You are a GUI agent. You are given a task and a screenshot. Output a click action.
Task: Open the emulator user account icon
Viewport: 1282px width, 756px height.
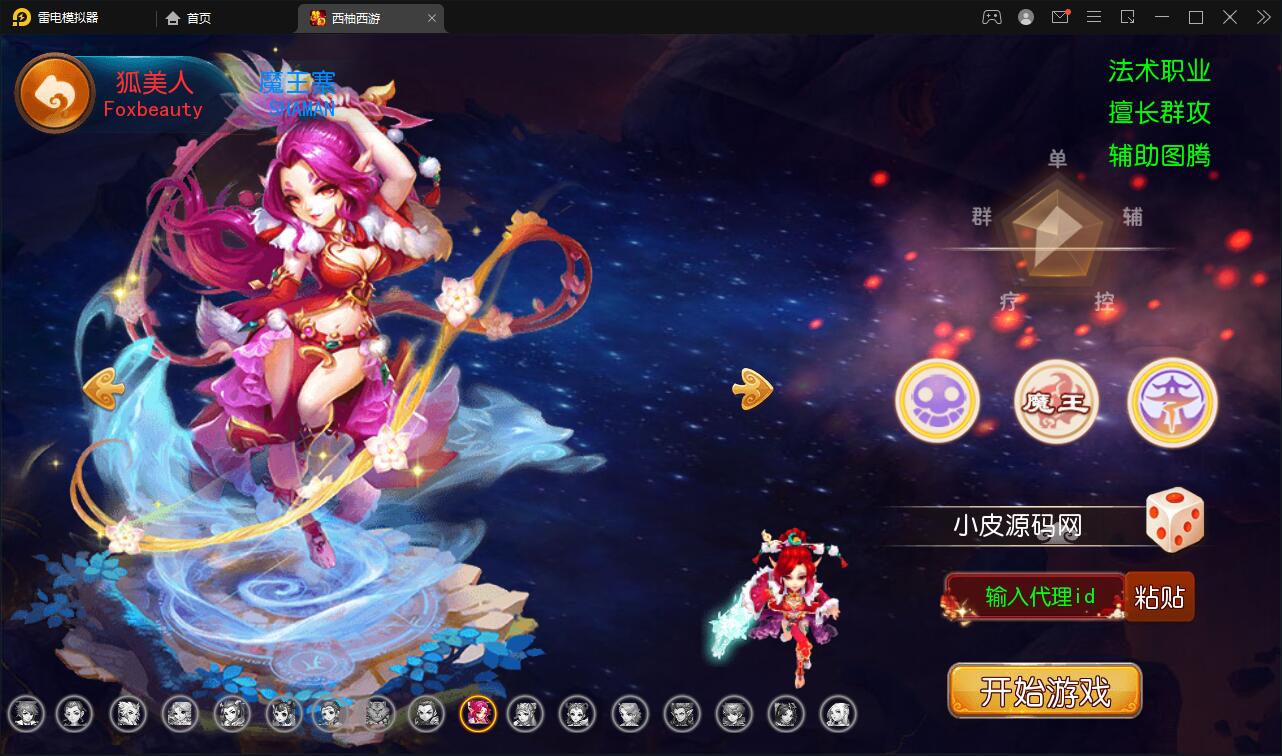click(x=1026, y=17)
